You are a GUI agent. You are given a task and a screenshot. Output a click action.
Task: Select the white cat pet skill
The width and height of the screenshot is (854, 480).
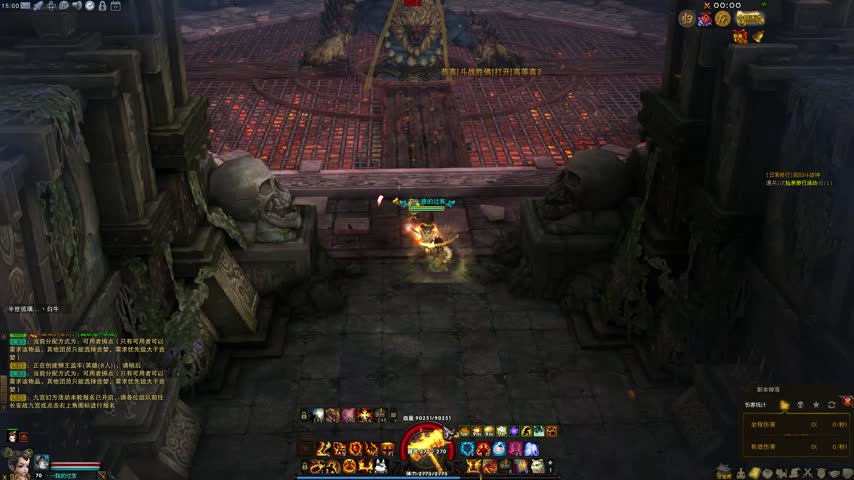pos(537,466)
